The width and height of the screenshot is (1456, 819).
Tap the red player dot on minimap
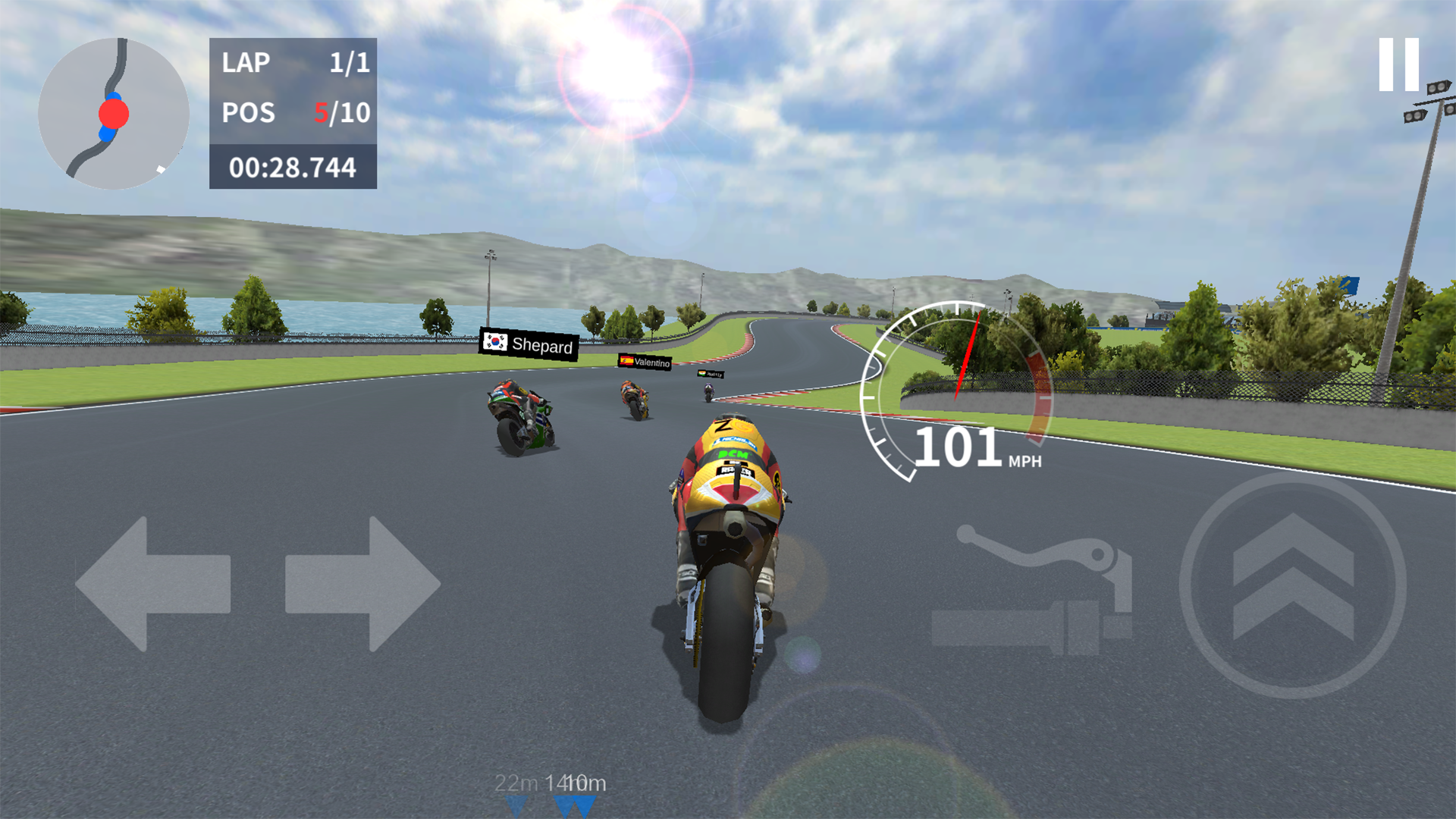[114, 115]
